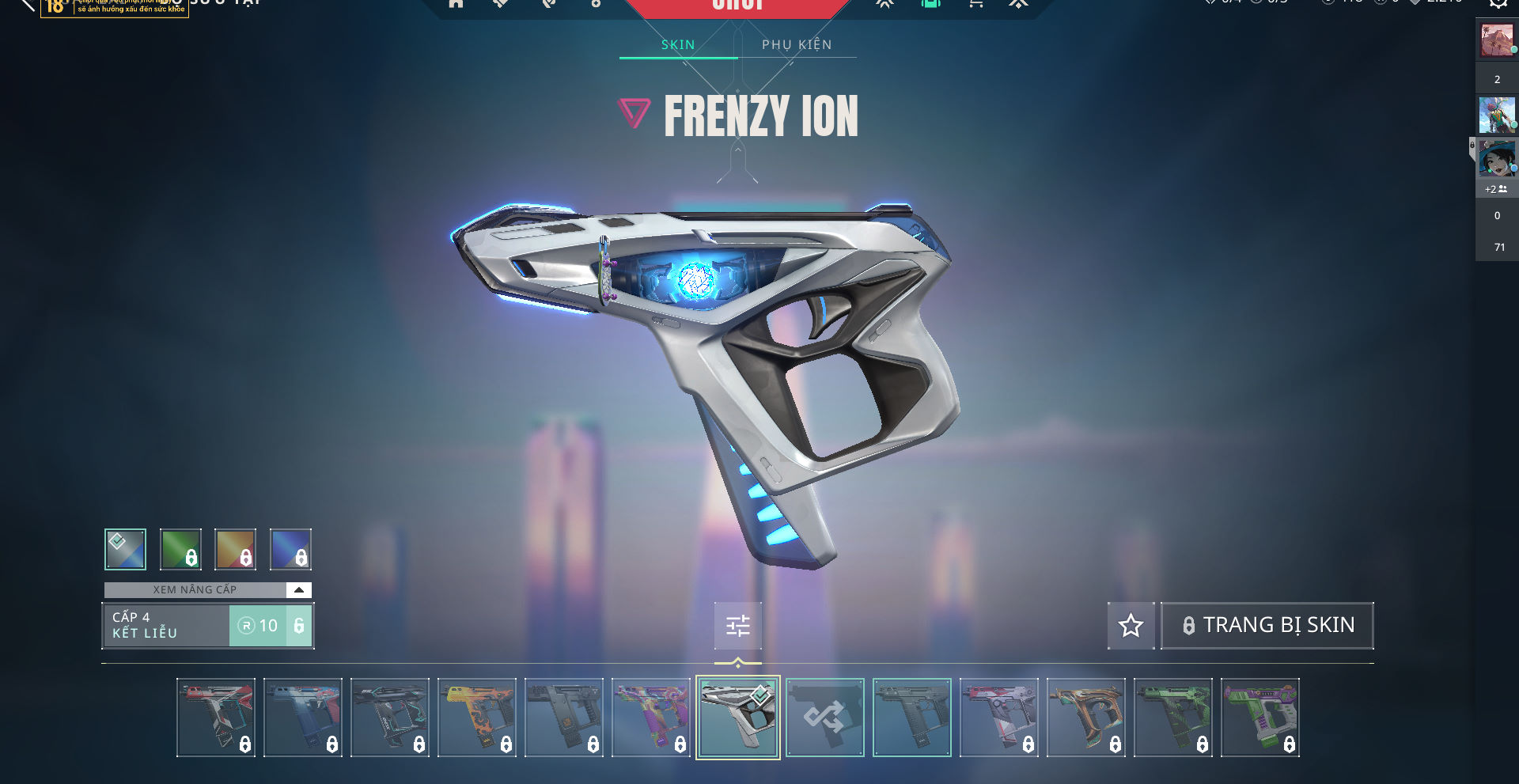1519x784 pixels.
Task: Choose the locked green color variant
Action: coord(180,549)
